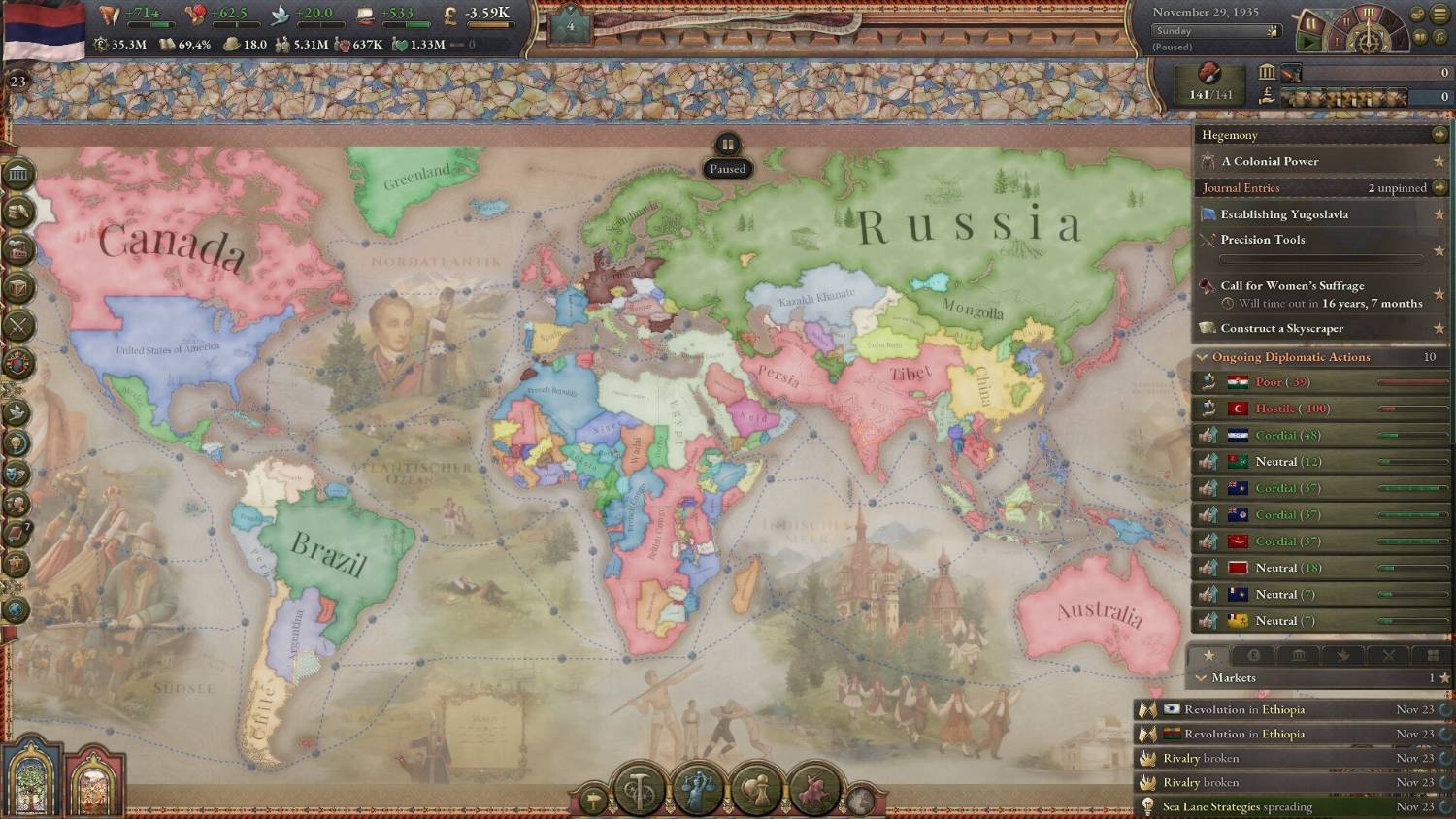Open the political lens scales figure button

click(698, 789)
